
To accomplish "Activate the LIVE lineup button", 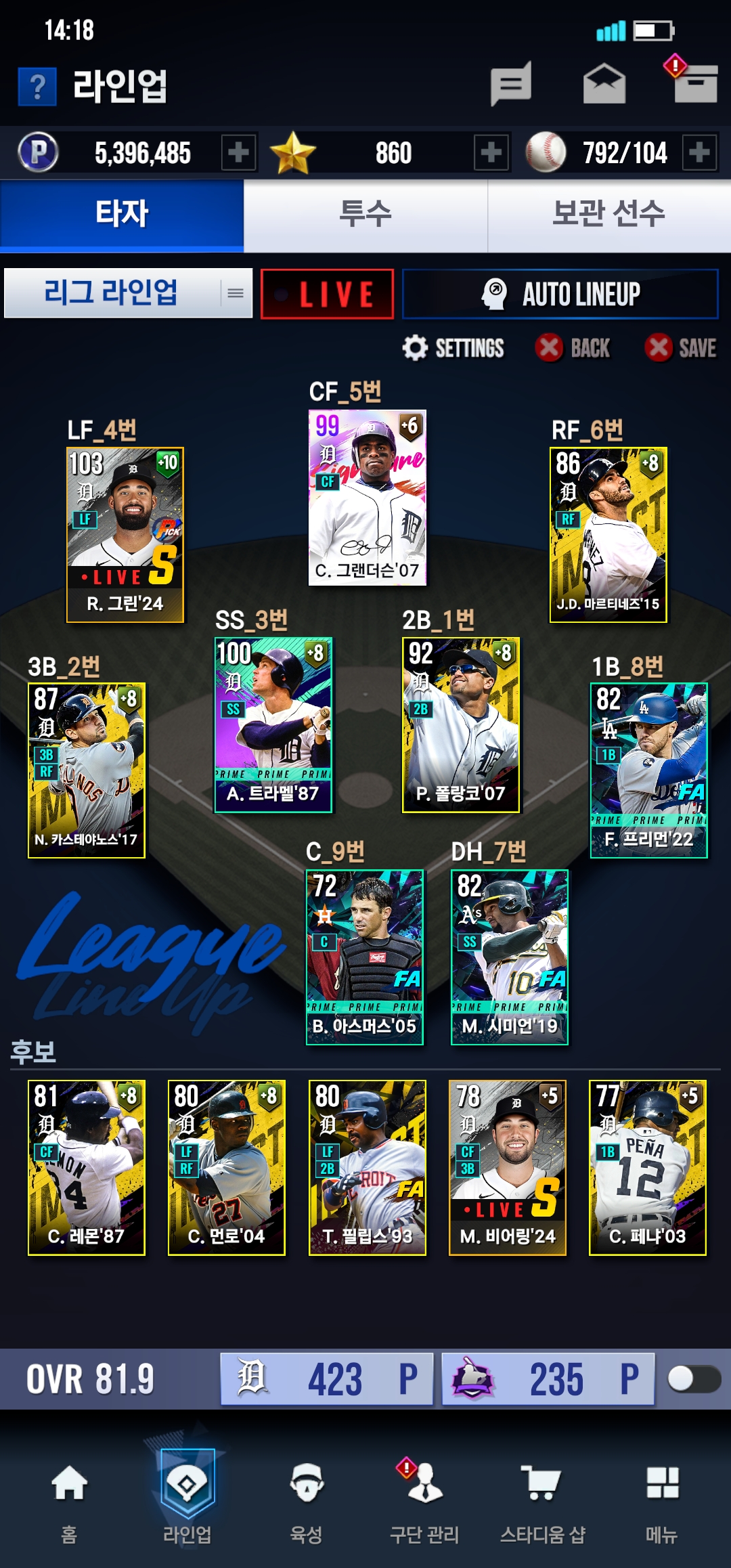I will (327, 294).
